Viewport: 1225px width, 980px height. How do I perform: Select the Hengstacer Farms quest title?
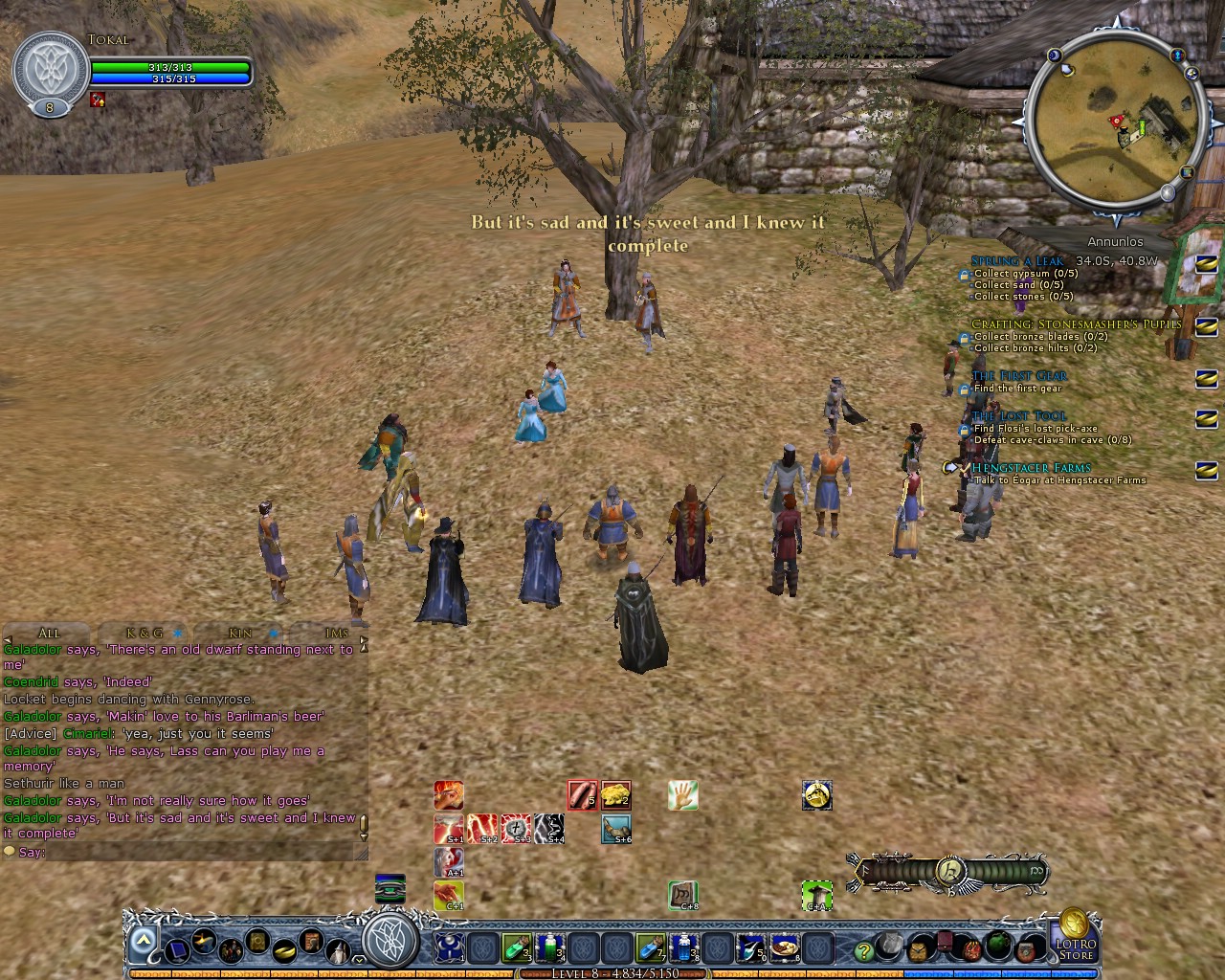click(x=1031, y=466)
